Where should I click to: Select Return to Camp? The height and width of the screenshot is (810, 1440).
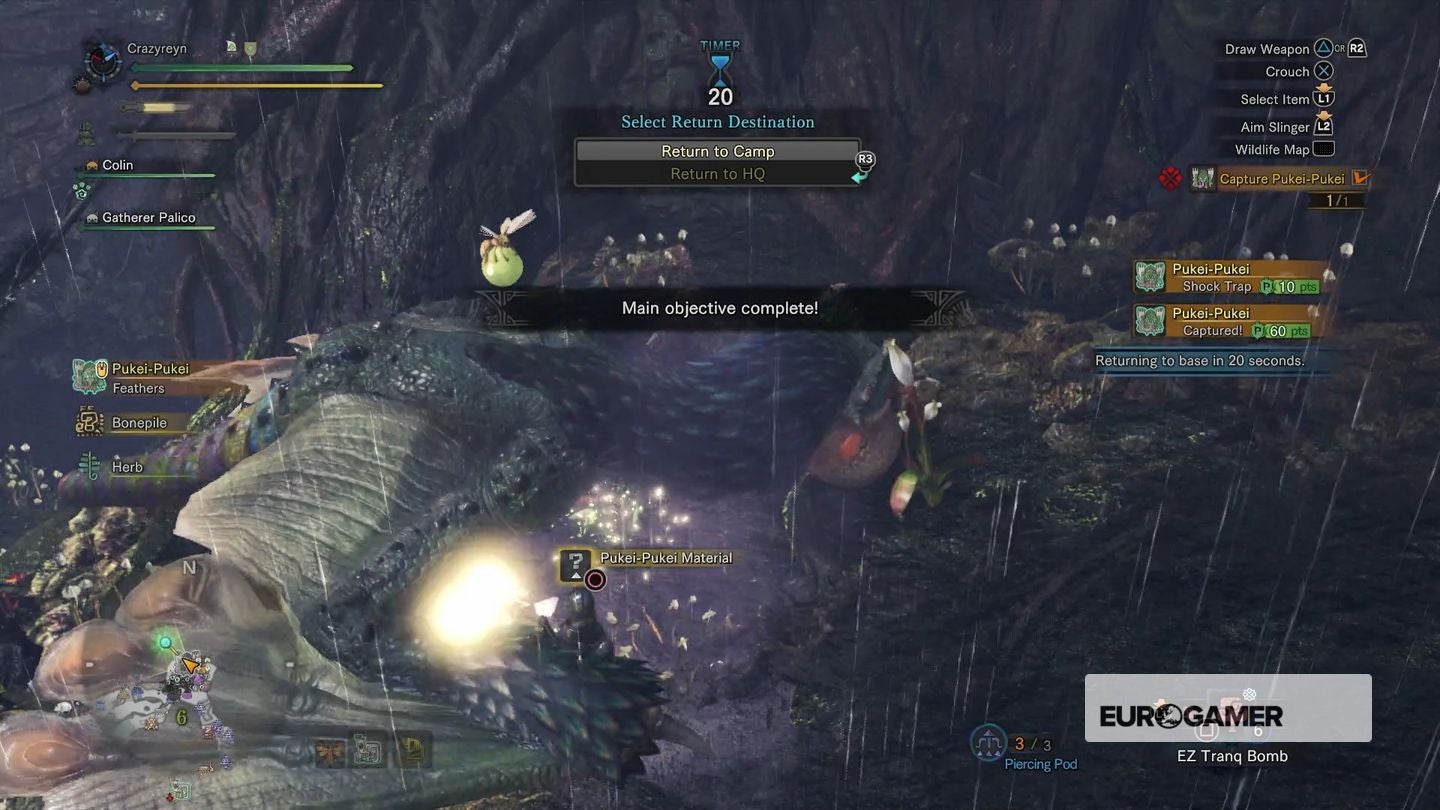[x=718, y=151]
